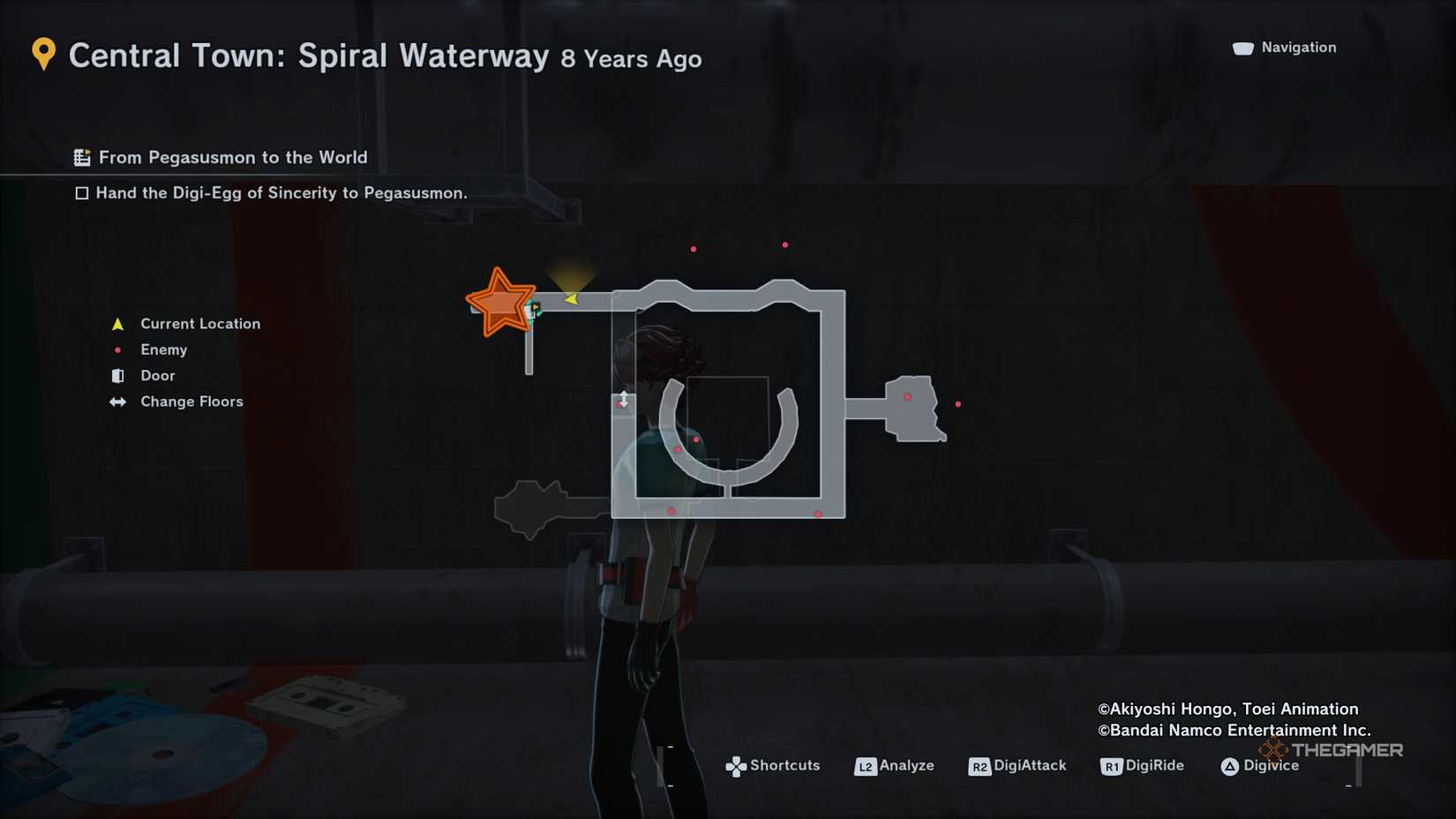Click the L2 Analyze button icon
Image resolution: width=1456 pixels, height=819 pixels.
tap(867, 766)
